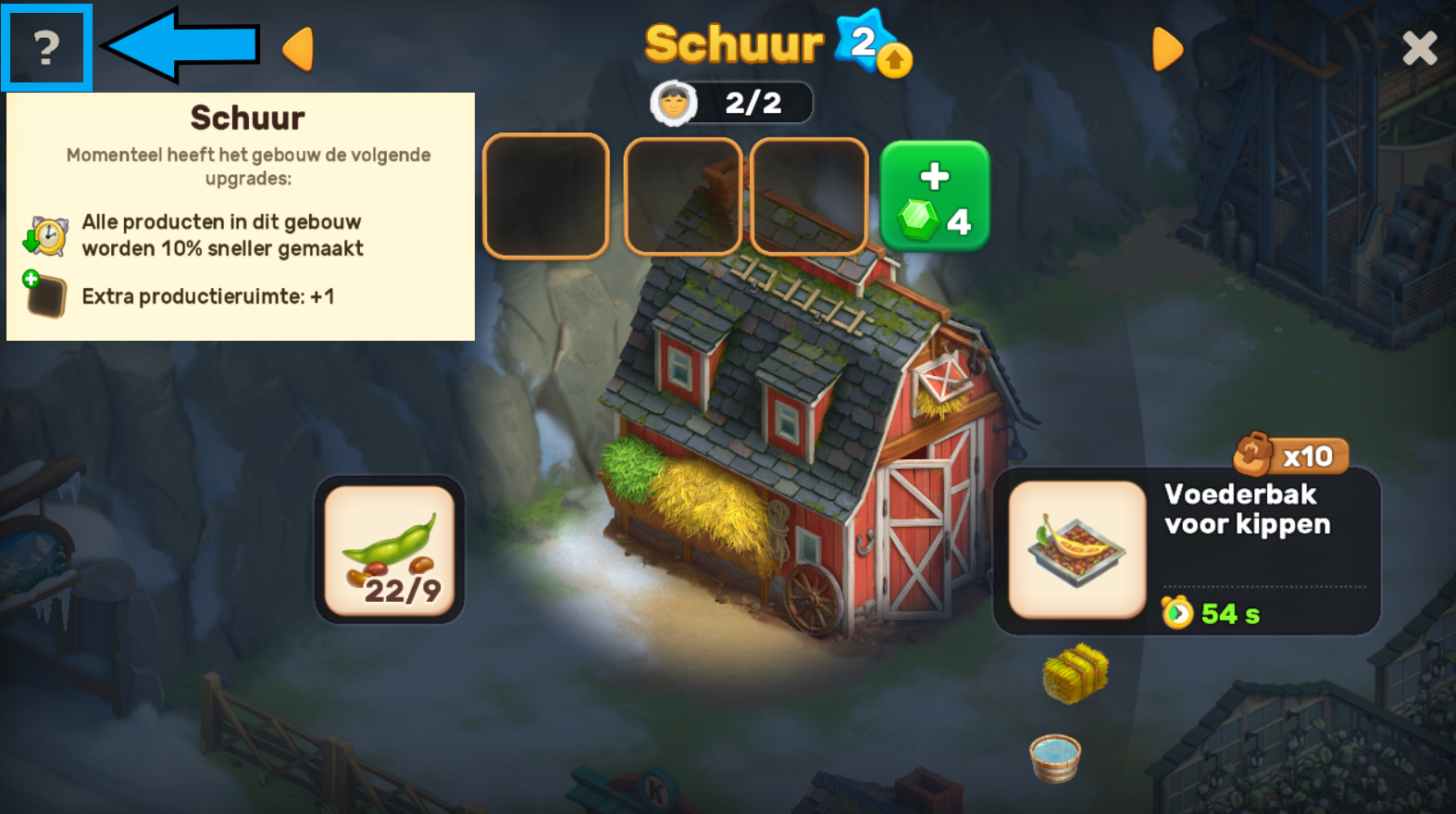1456x814 pixels.
Task: Select the water bucket product icon
Action: [x=1055, y=758]
